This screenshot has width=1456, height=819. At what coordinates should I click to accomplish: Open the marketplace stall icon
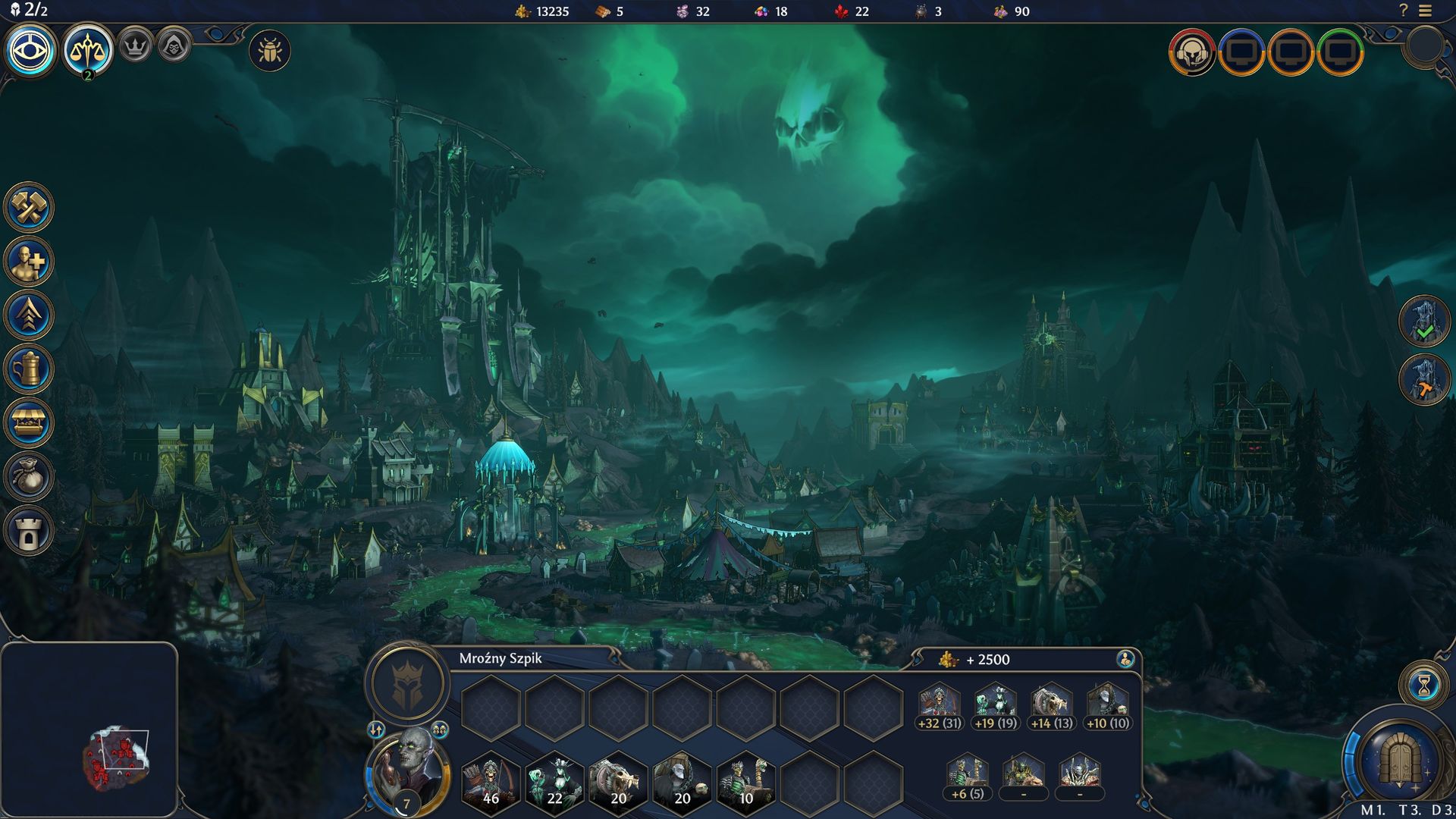click(29, 423)
